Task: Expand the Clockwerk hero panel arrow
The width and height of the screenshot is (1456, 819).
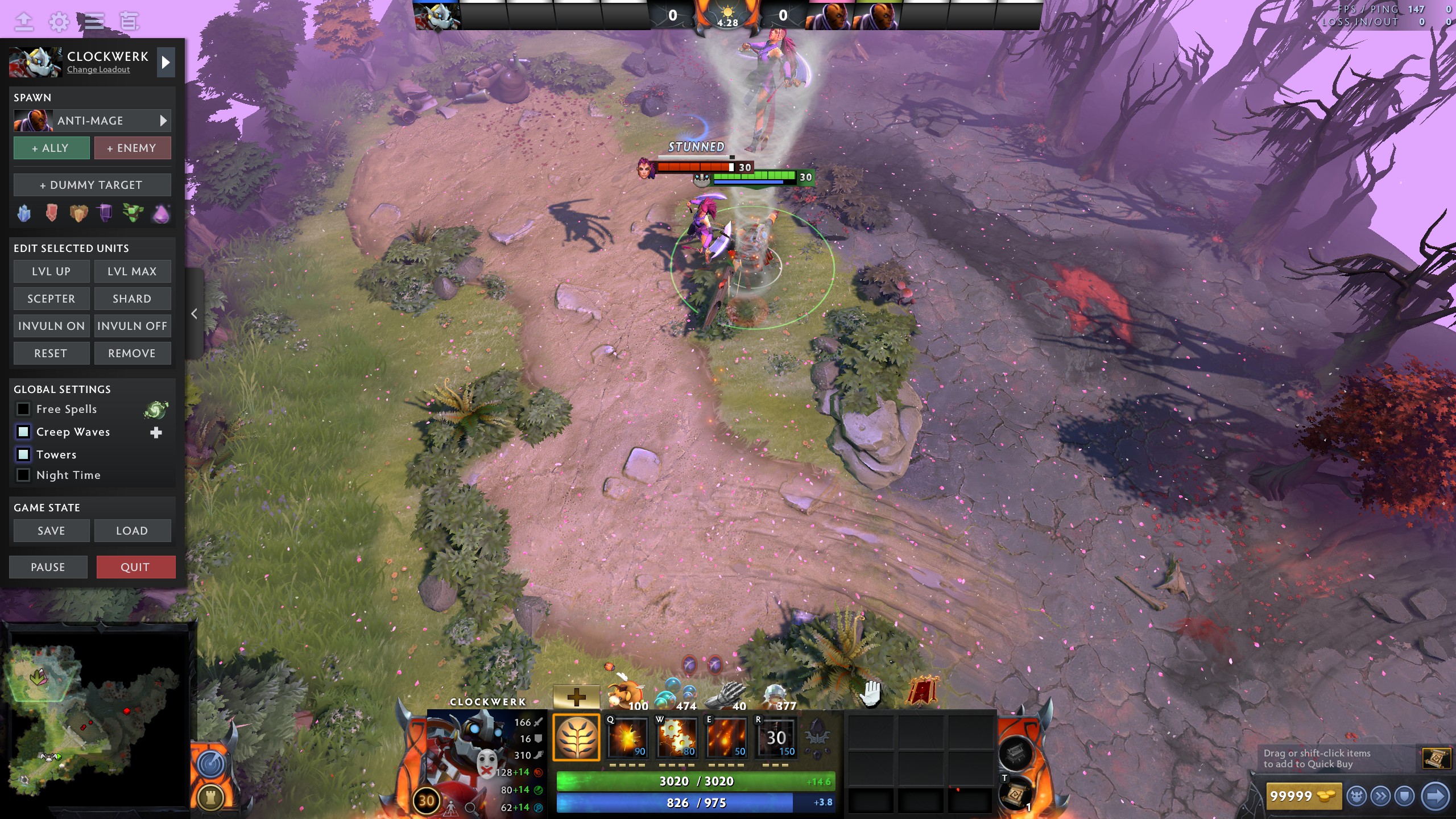Action: tap(166, 63)
